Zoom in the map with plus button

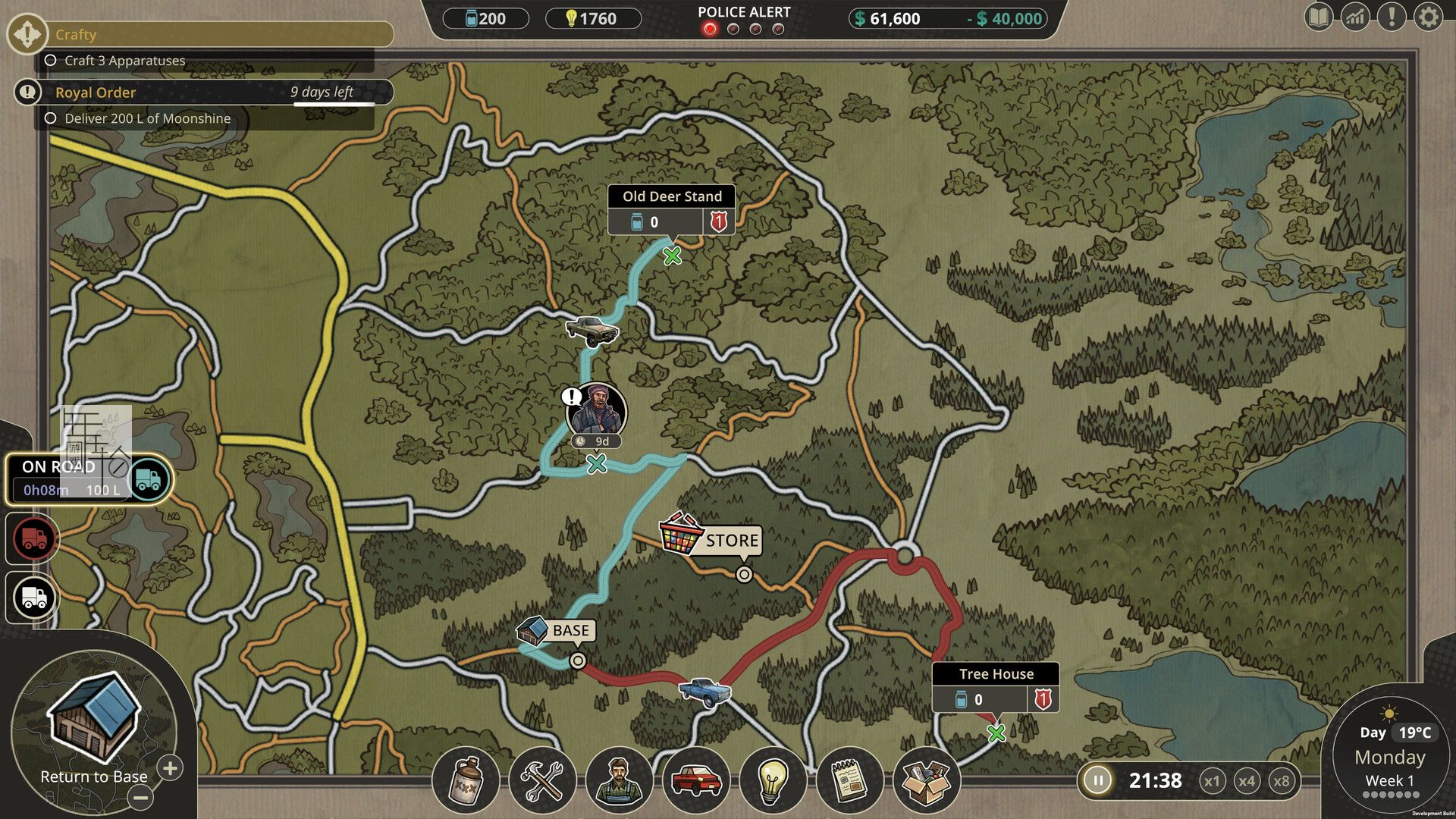171,768
